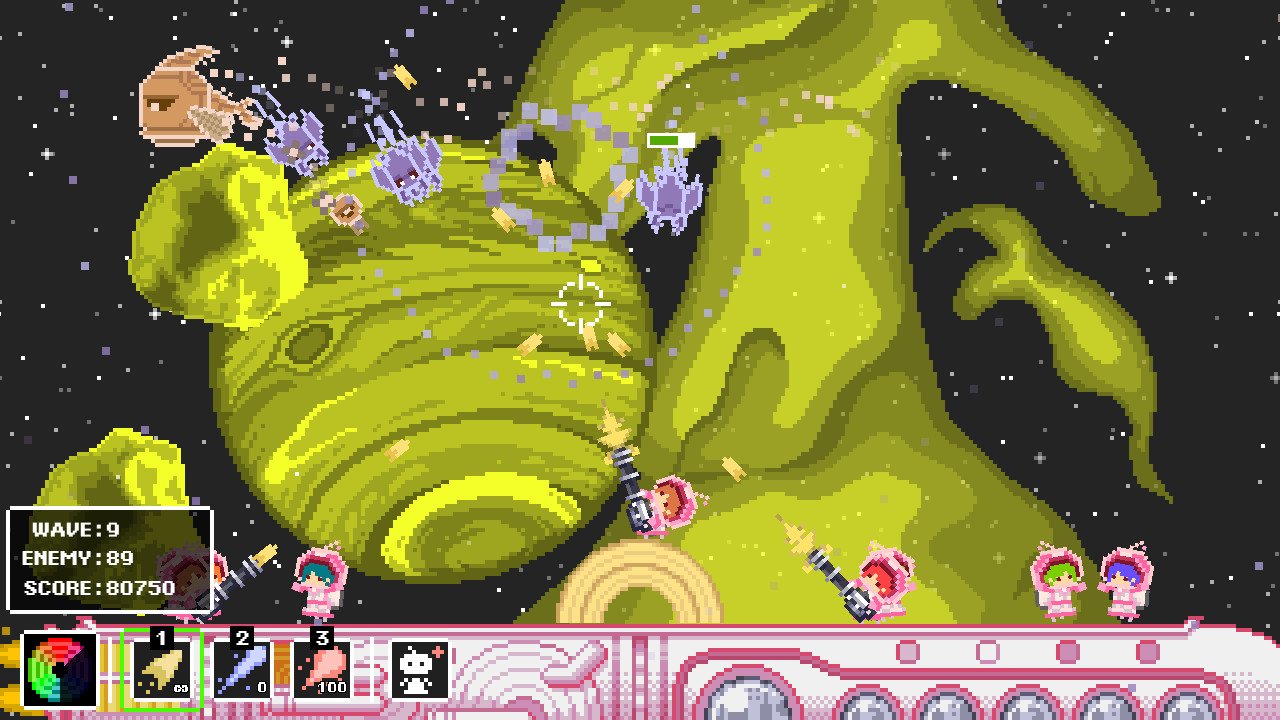Screen dimensions: 1280x720
Task: Click the aiming crosshair reticle
Action: 580,302
